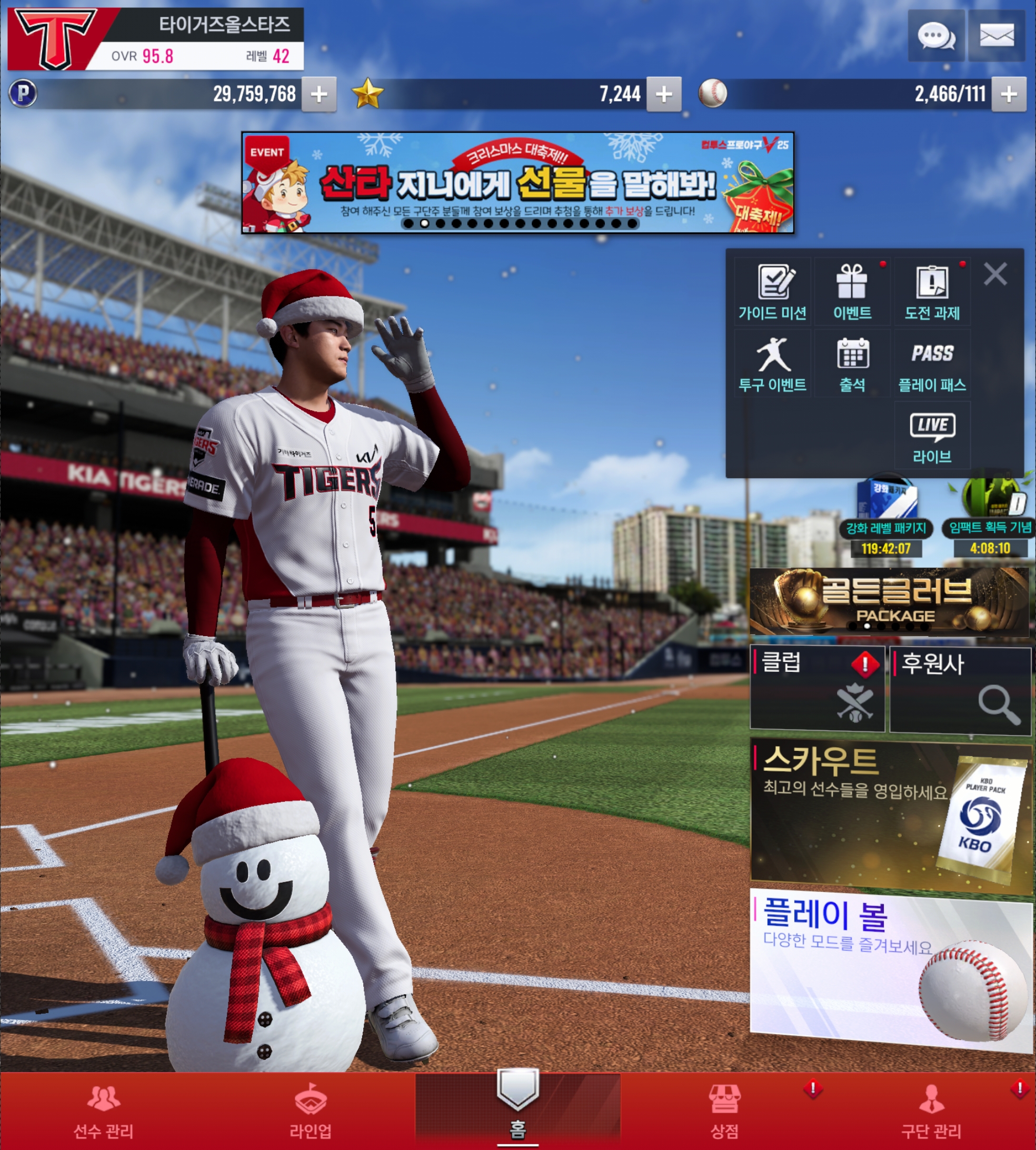Viewport: 1036px width, 1150px height.
Task: Open the chat speech bubble icon
Action: [x=936, y=36]
